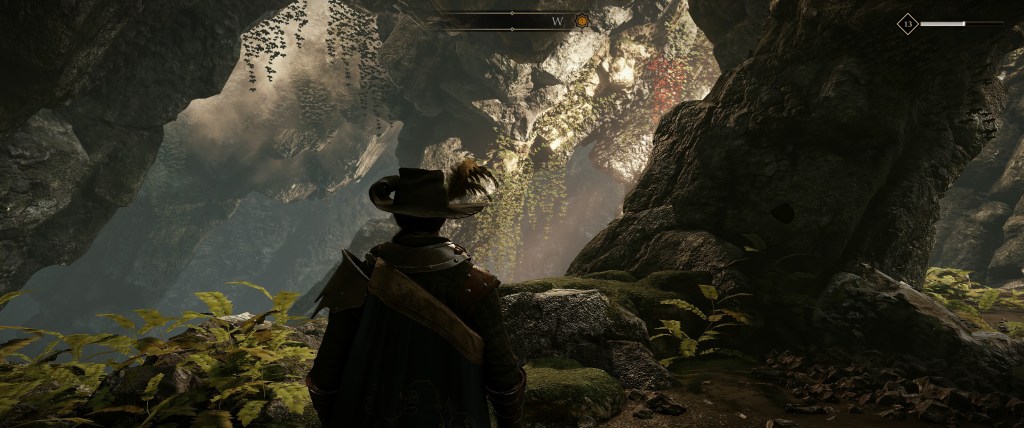Open the level 13 diamond badge

[907, 23]
